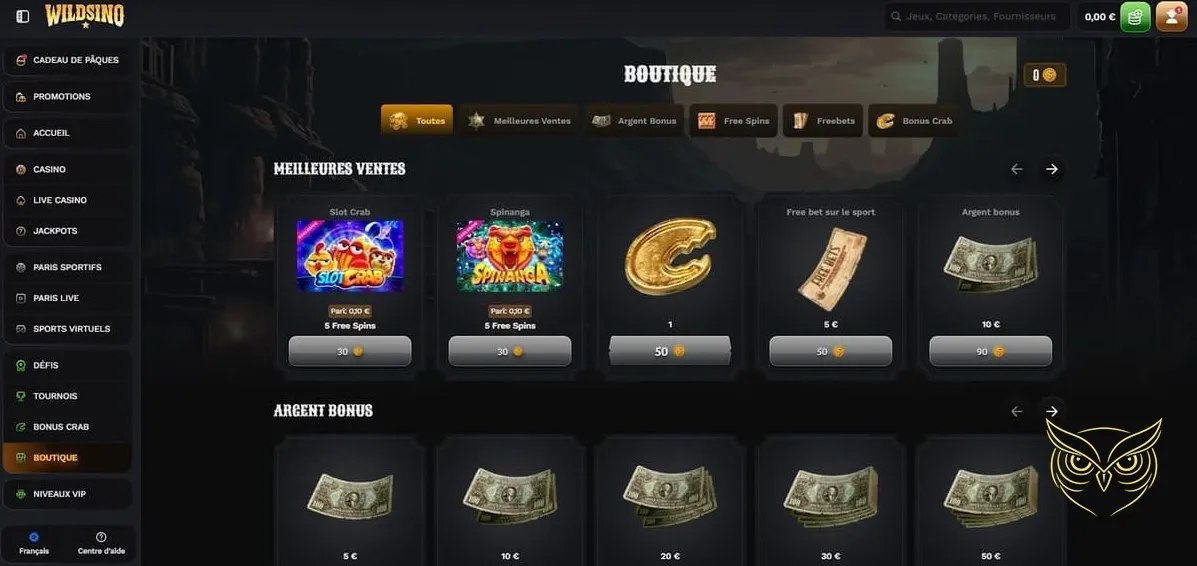Open the user profile avatar
Viewport: 1197px width, 566px height.
(x=1171, y=17)
